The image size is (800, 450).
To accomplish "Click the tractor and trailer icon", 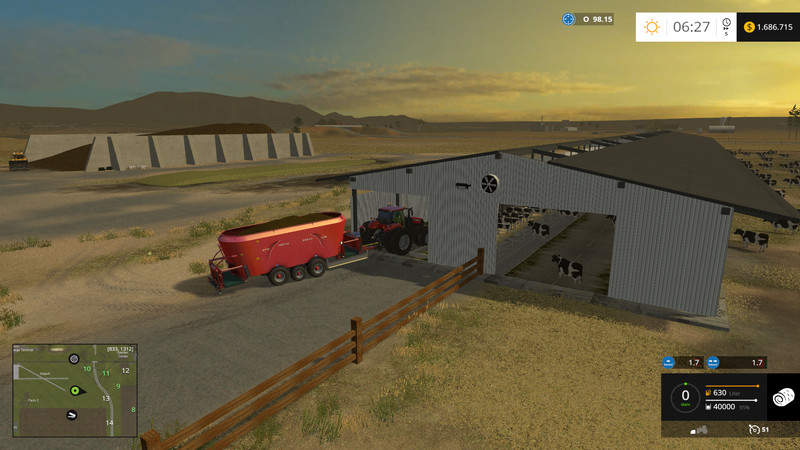I will [x=701, y=429].
